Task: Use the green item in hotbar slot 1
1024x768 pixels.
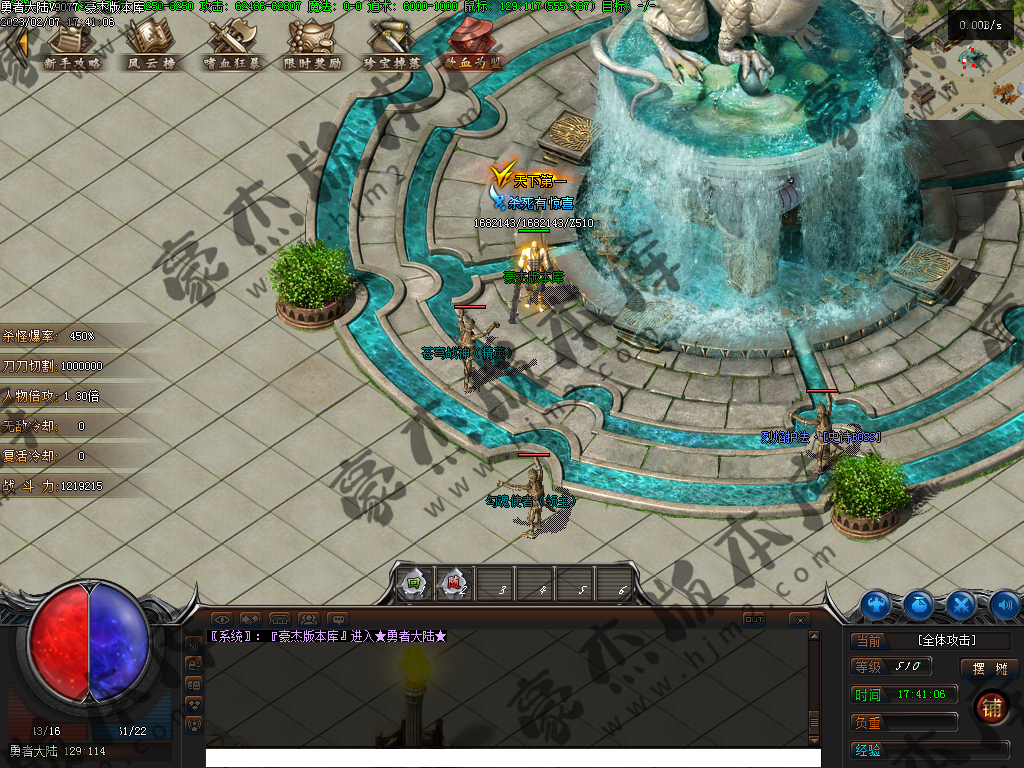Action: (414, 583)
